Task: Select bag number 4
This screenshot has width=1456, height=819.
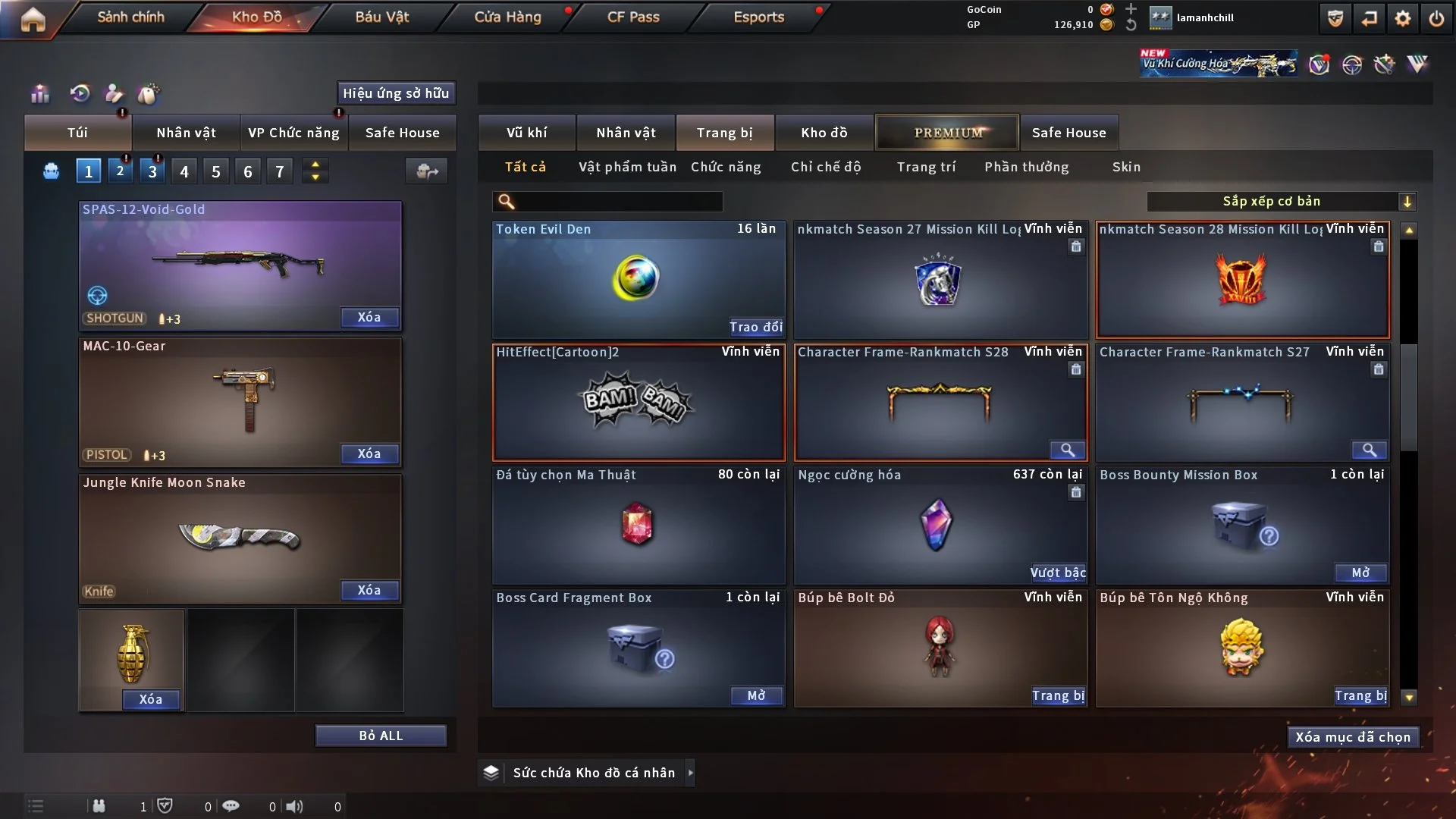Action: (x=184, y=171)
